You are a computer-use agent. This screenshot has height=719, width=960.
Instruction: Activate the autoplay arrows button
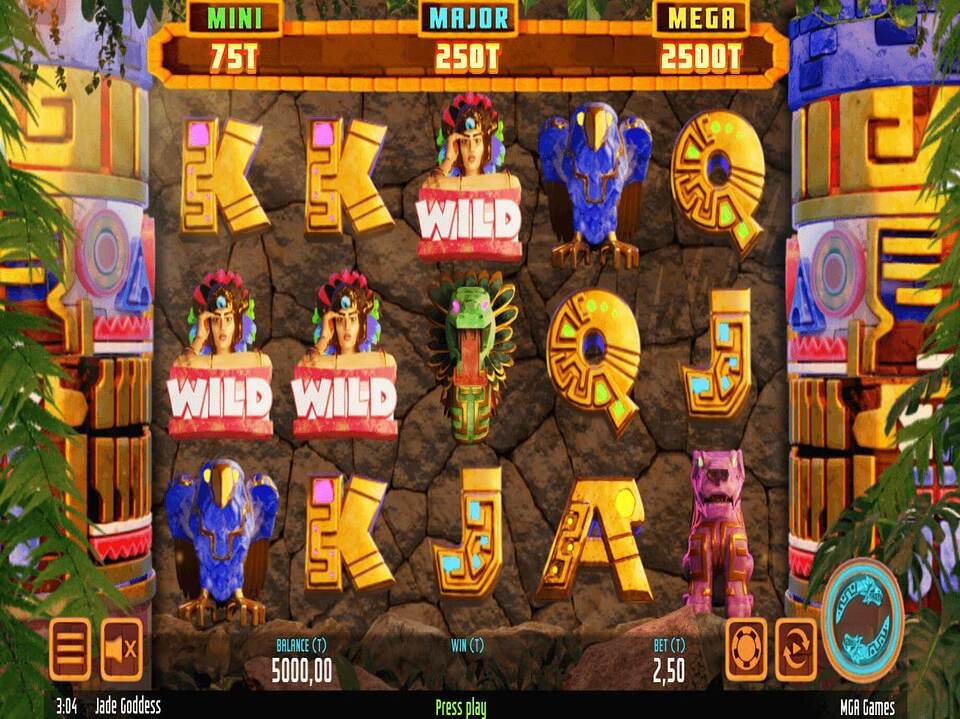pos(796,649)
